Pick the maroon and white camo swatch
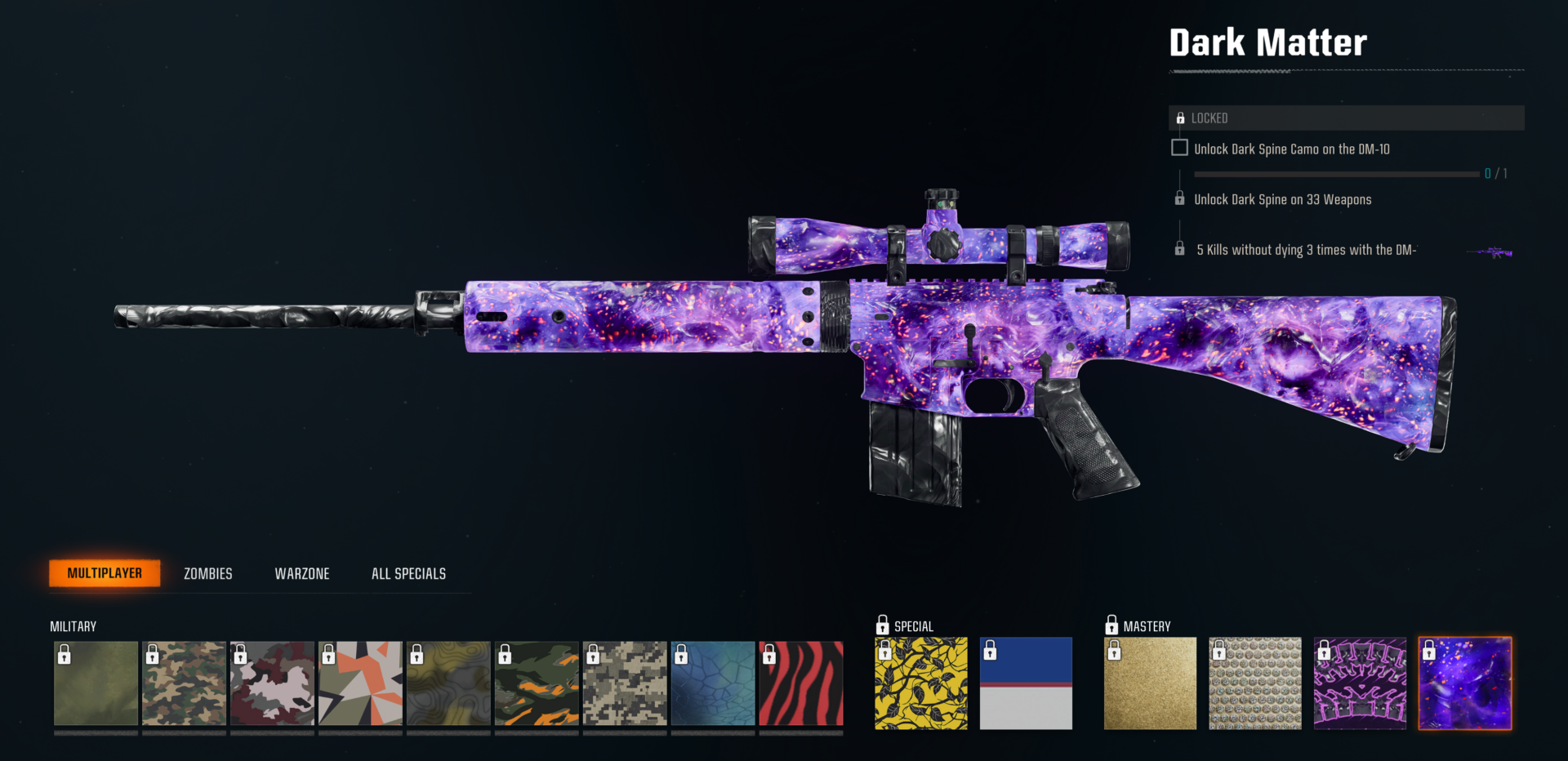This screenshot has height=761, width=1568. point(273,683)
